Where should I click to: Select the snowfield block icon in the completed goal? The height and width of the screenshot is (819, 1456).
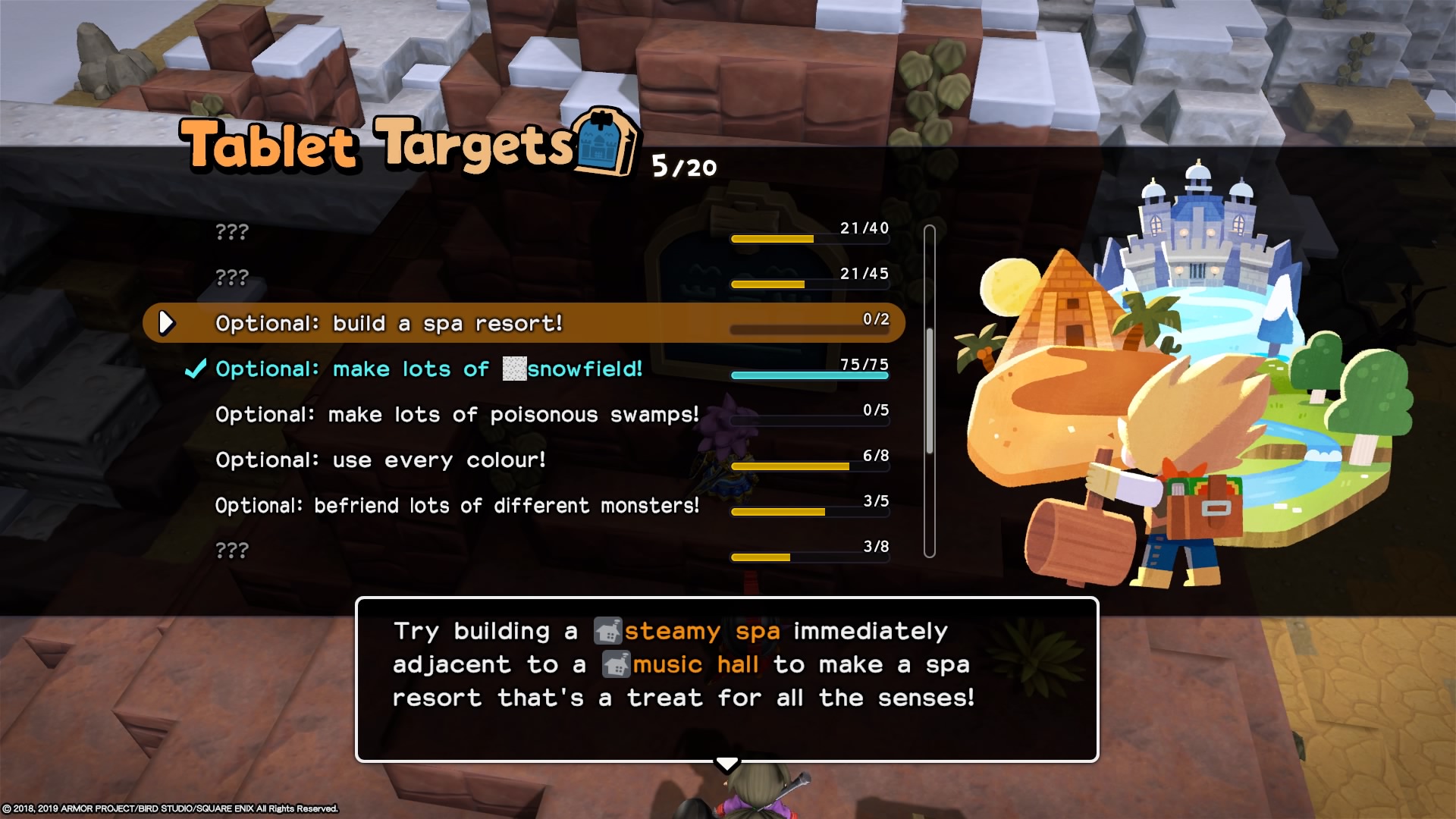tap(513, 369)
